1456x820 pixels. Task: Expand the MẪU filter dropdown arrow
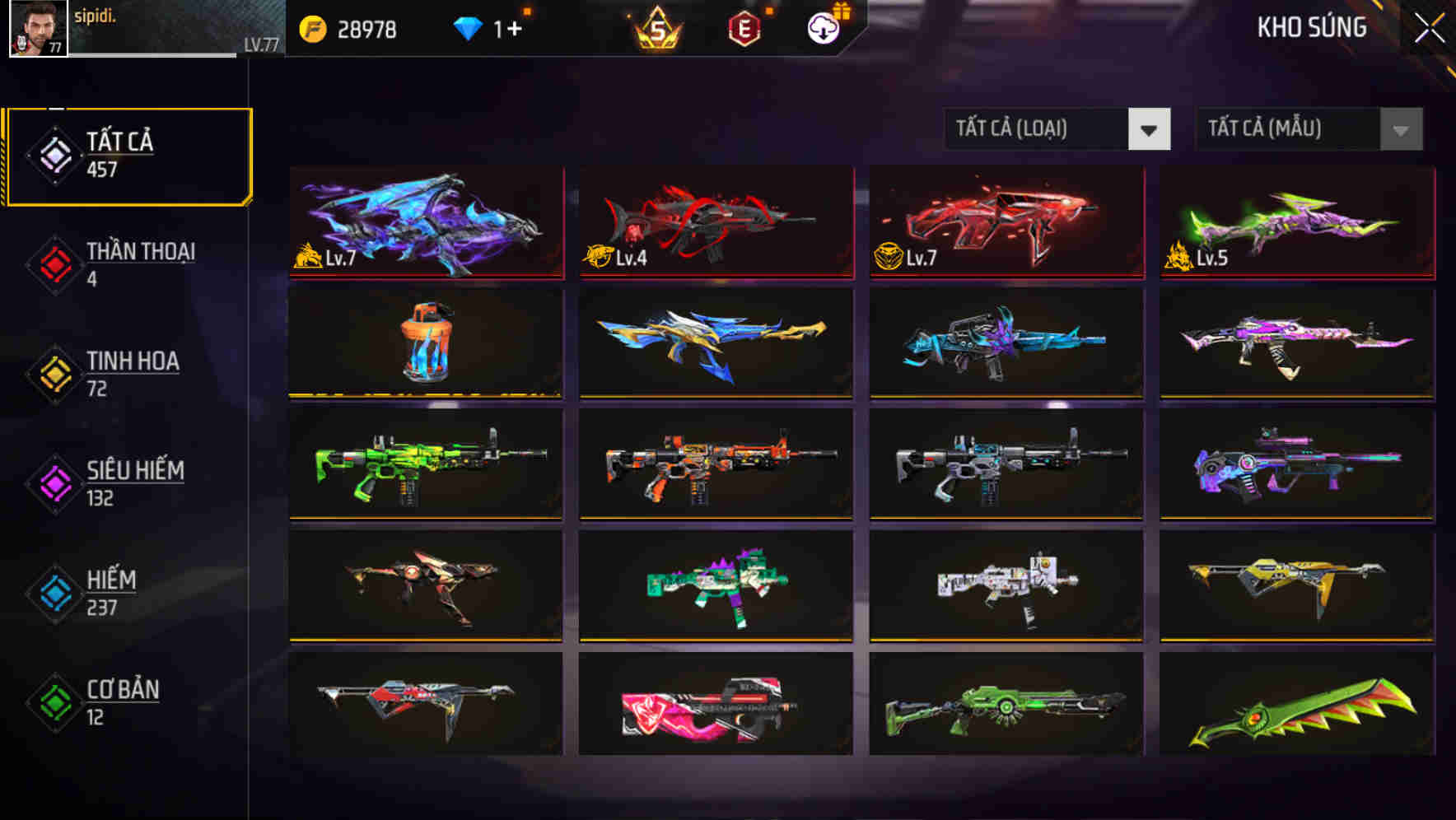(1399, 129)
